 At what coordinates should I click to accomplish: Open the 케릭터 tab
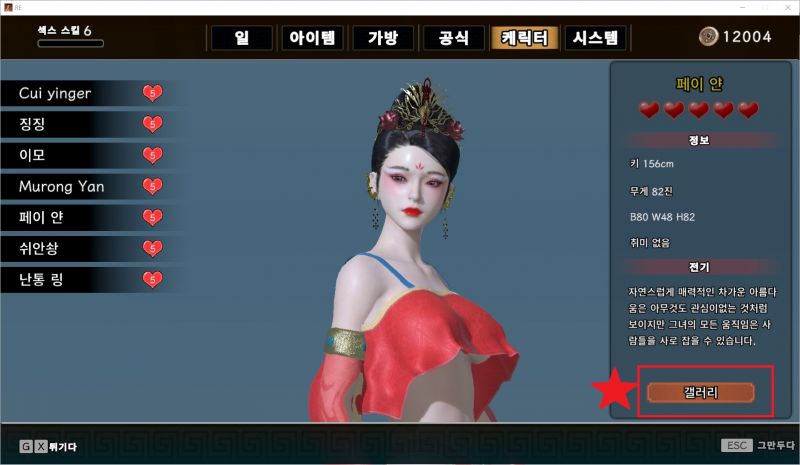click(524, 38)
